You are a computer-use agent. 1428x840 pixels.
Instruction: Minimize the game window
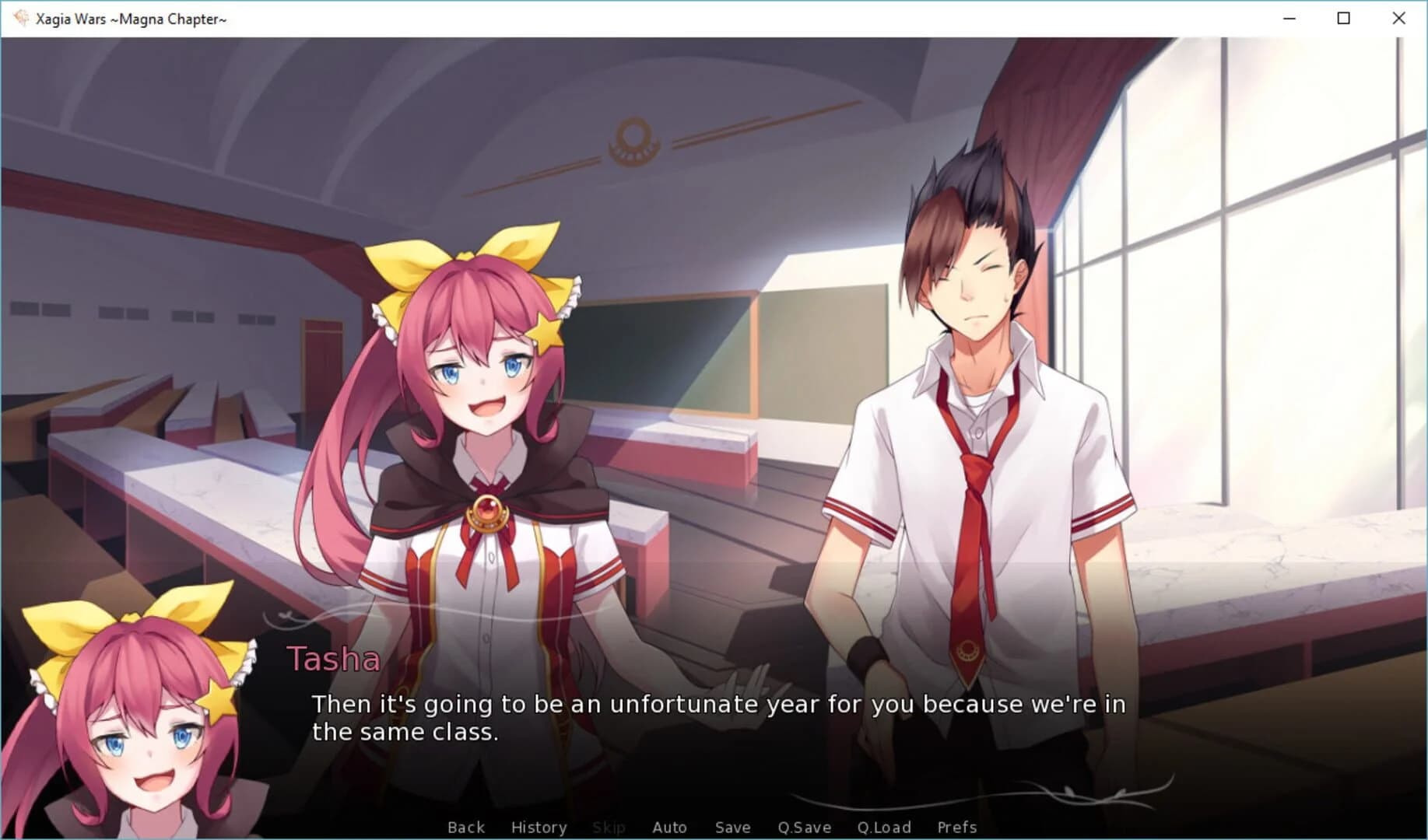1288,18
